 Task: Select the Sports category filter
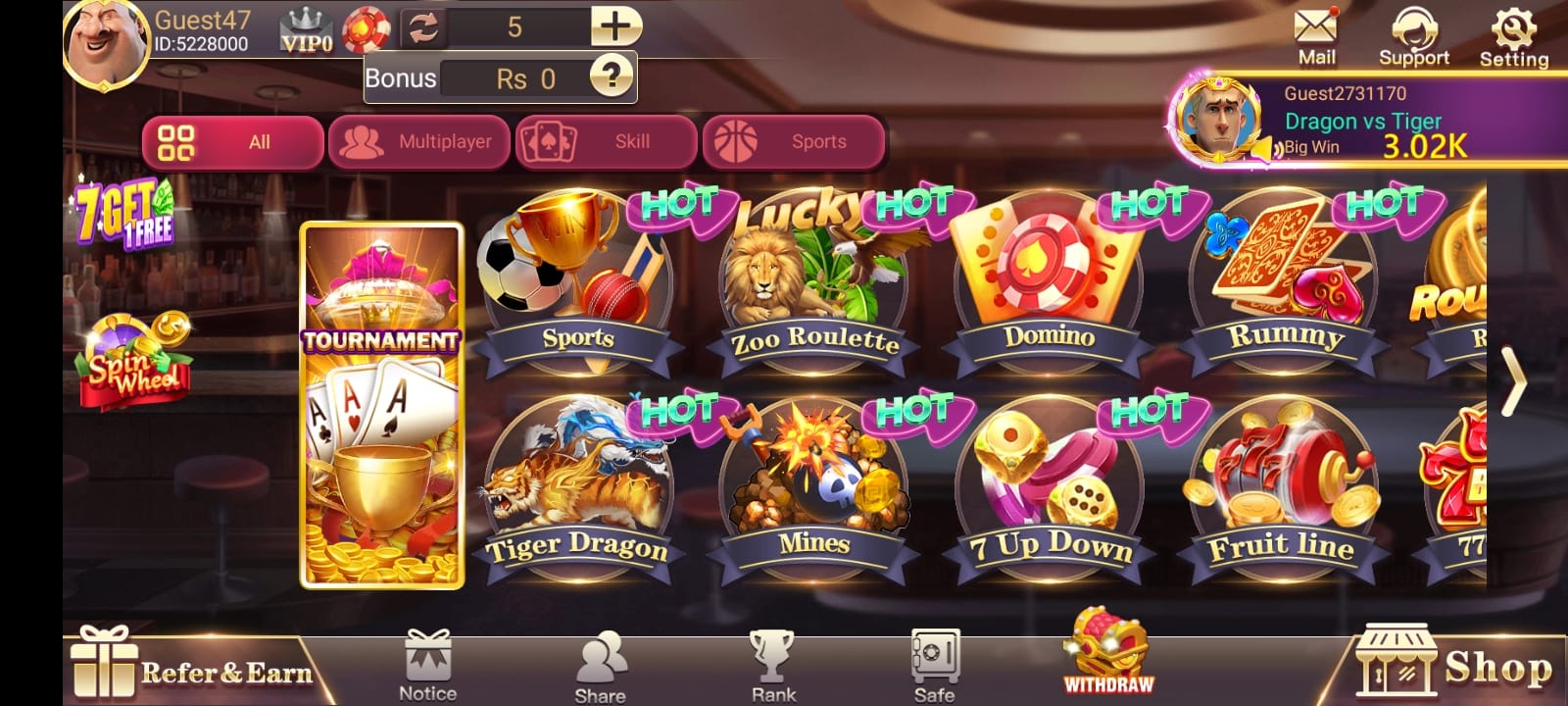click(794, 141)
